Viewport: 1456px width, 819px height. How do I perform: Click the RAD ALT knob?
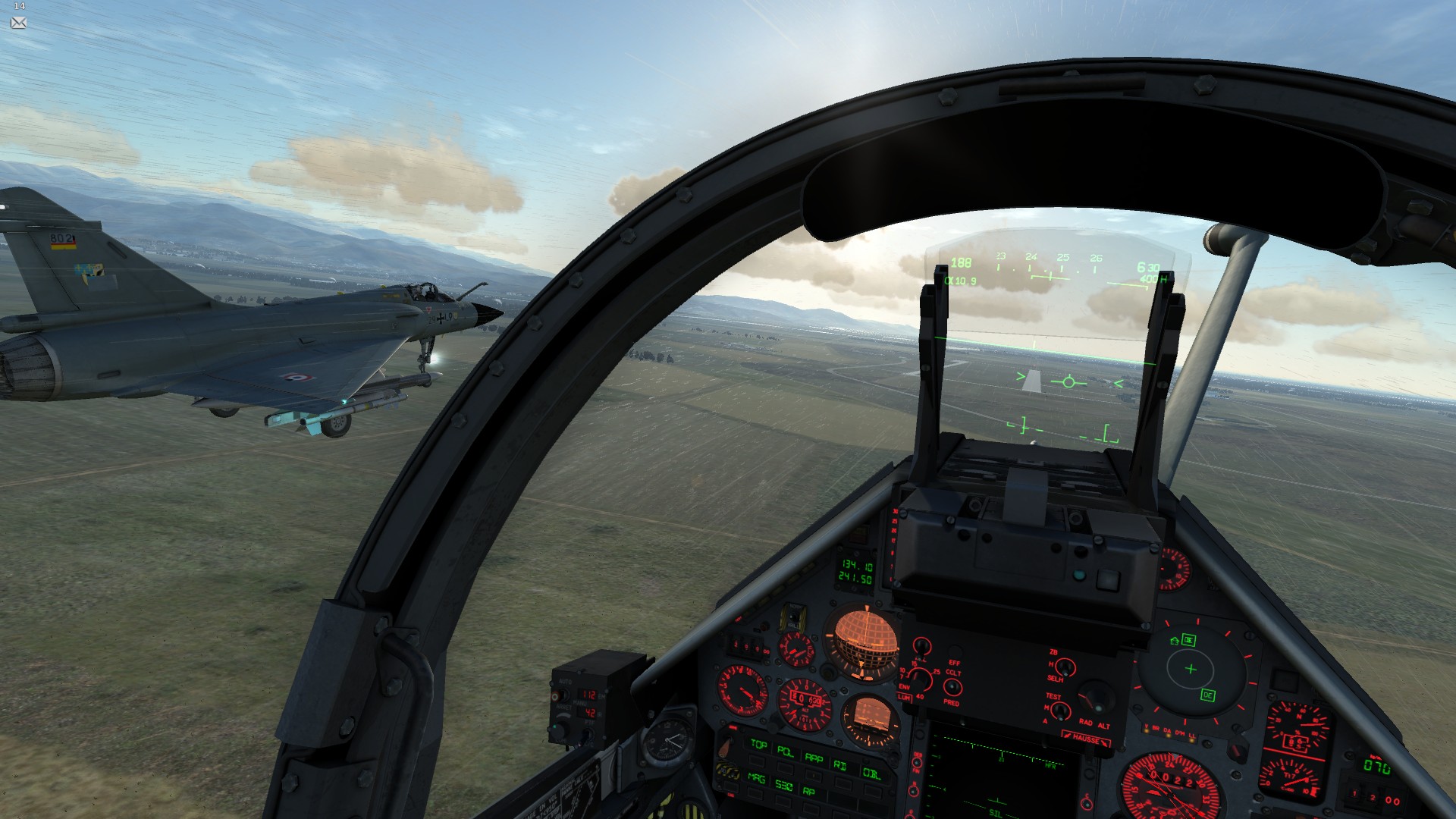pyautogui.click(x=1093, y=698)
